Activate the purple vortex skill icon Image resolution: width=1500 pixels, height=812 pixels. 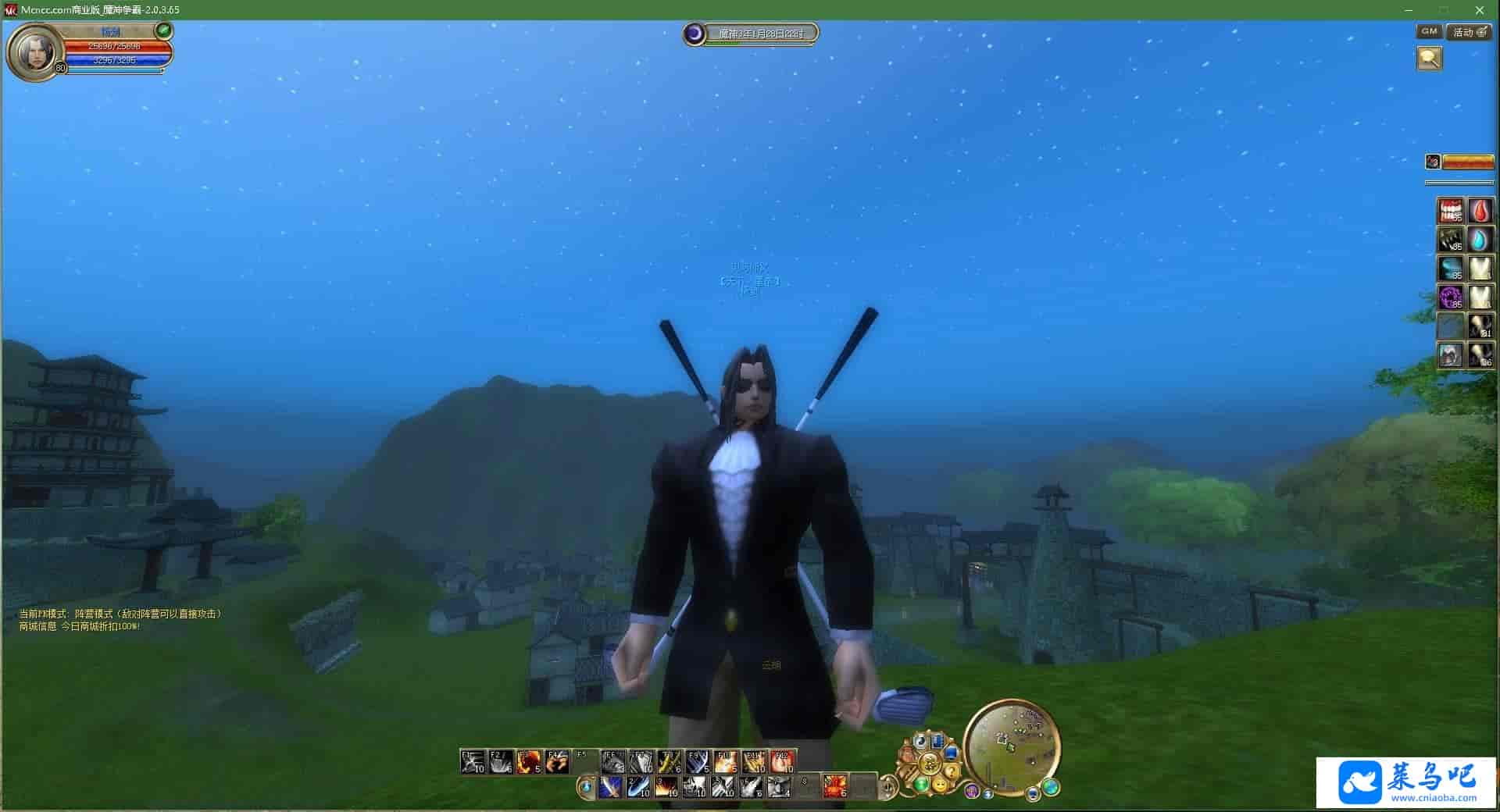tap(1451, 297)
